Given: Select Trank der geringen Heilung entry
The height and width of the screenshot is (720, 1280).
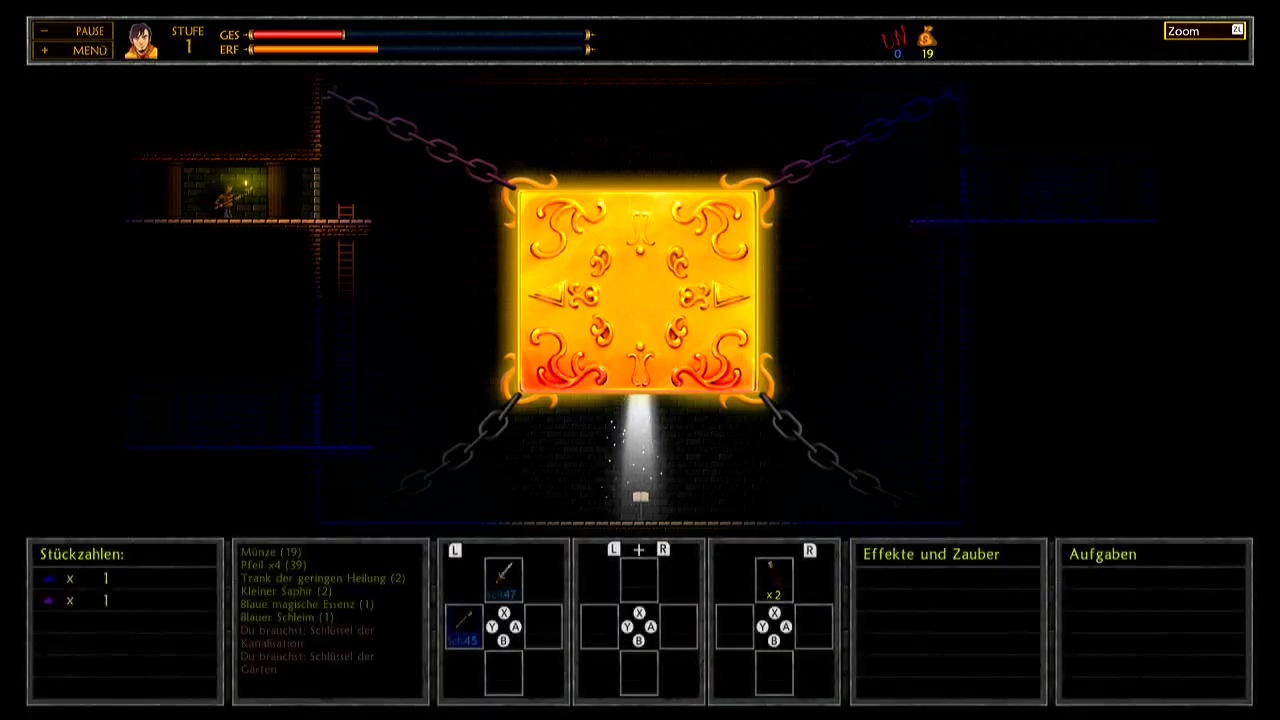Looking at the screenshot, I should coord(323,578).
